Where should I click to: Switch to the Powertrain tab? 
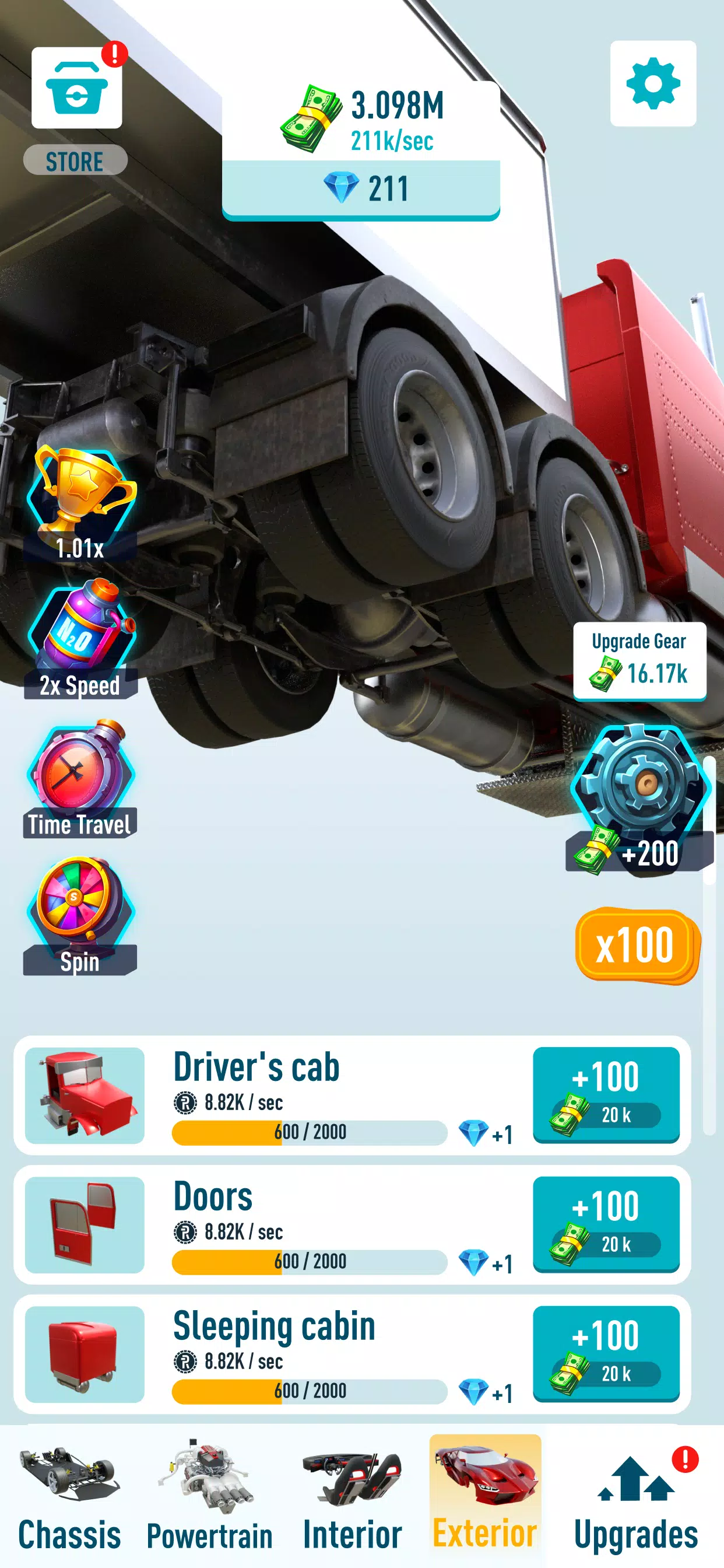coord(209,1499)
